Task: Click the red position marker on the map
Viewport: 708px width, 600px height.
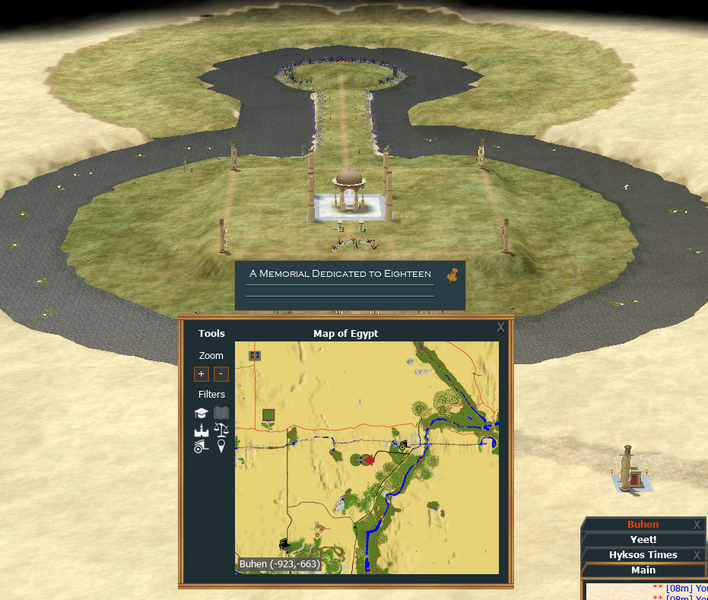Action: tap(367, 459)
